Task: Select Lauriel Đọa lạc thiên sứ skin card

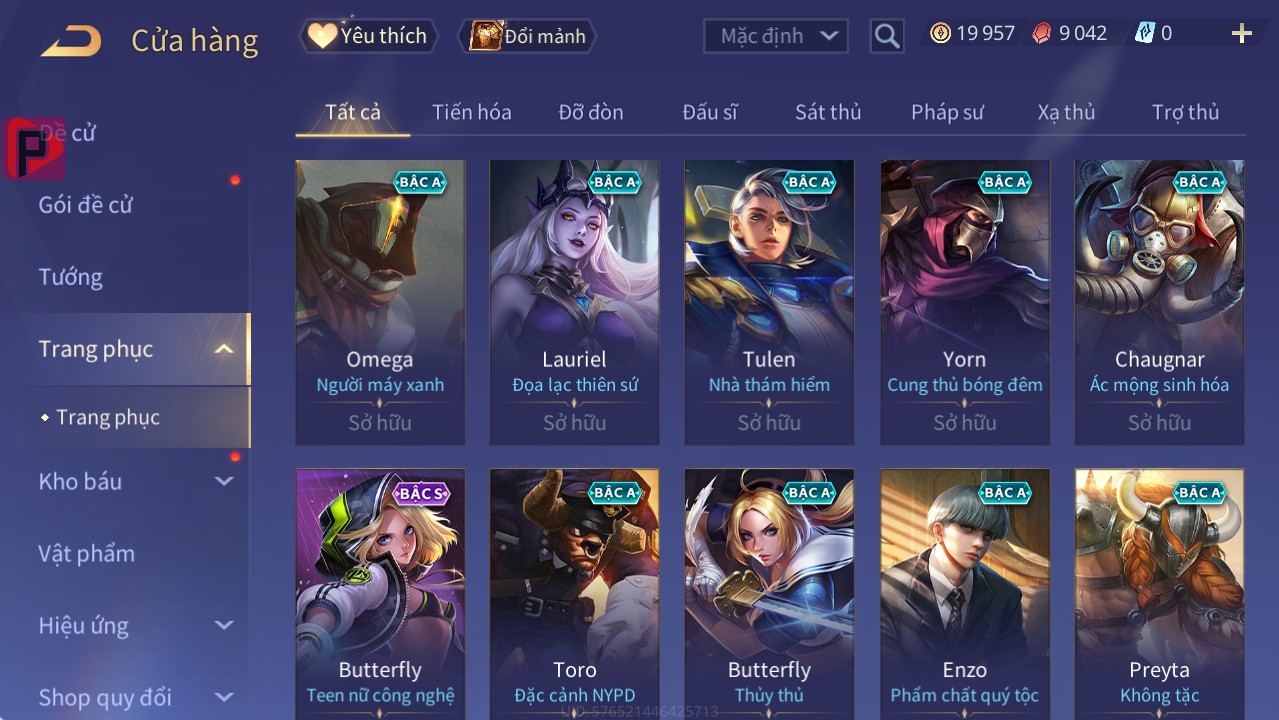Action: (x=574, y=302)
